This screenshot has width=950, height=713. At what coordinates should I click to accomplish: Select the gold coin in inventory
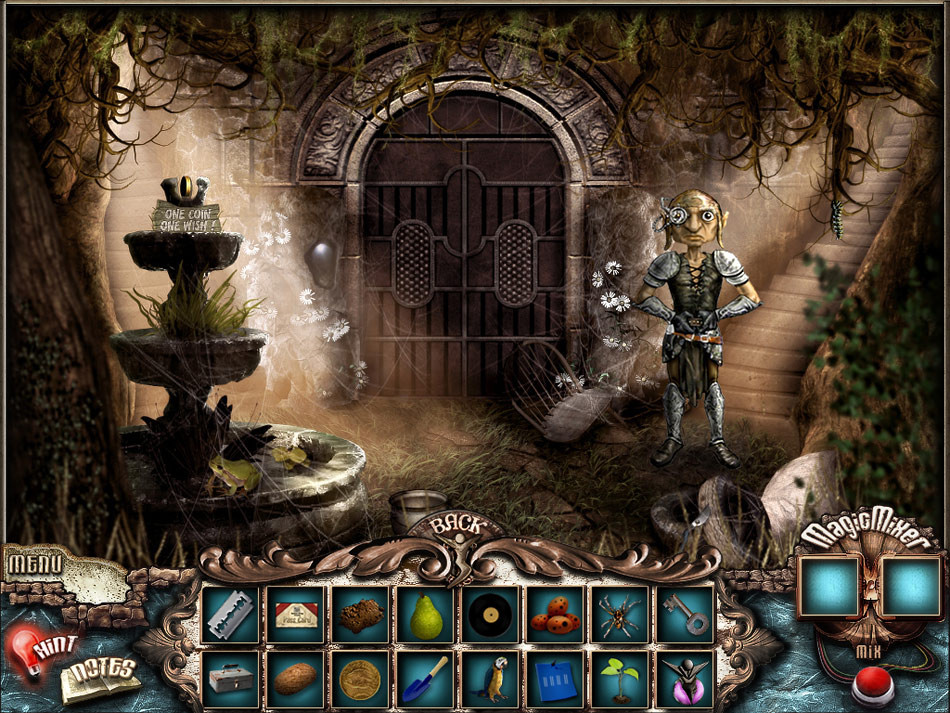360,679
